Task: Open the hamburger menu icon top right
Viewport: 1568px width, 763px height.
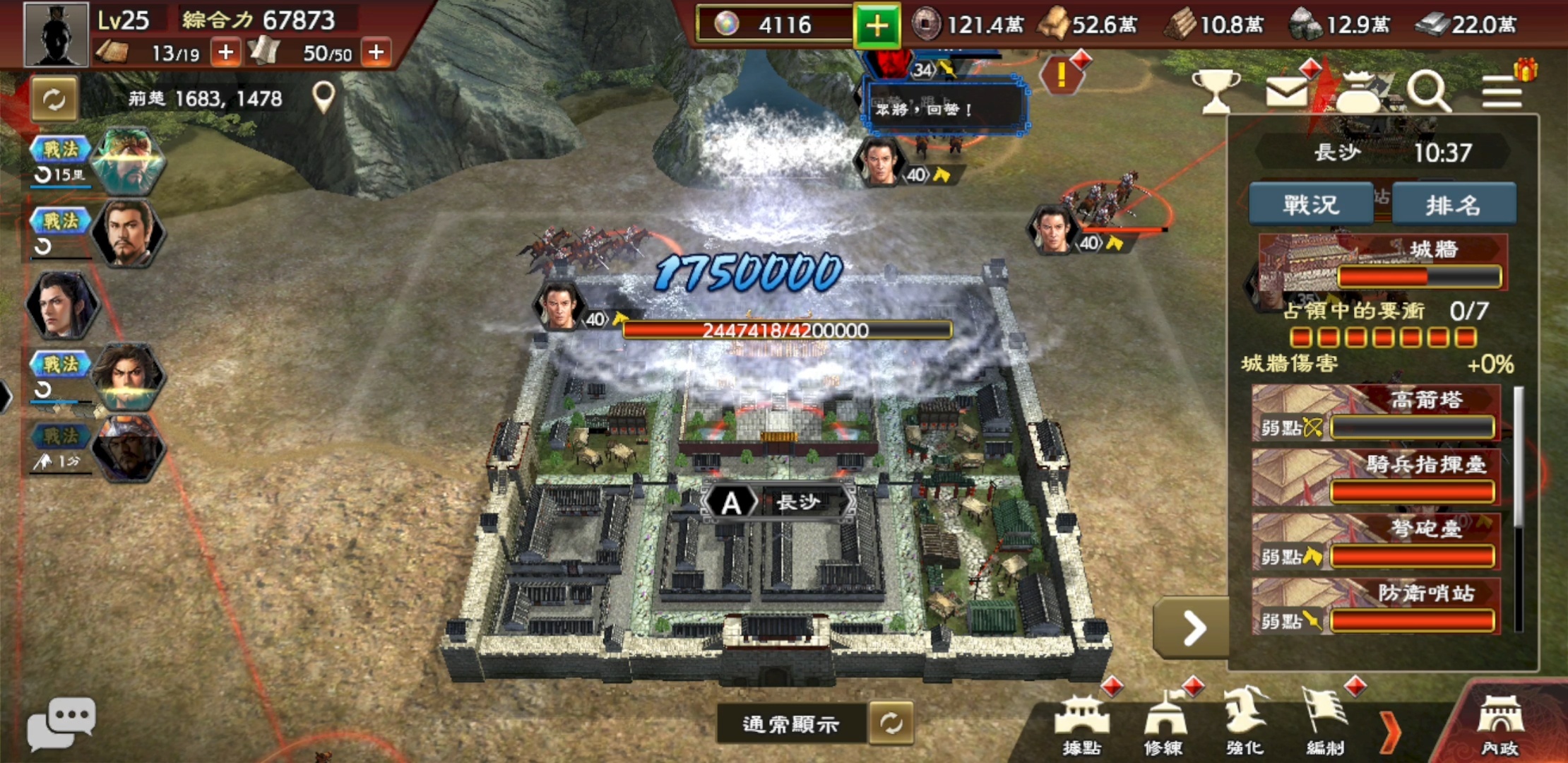Action: tap(1502, 93)
